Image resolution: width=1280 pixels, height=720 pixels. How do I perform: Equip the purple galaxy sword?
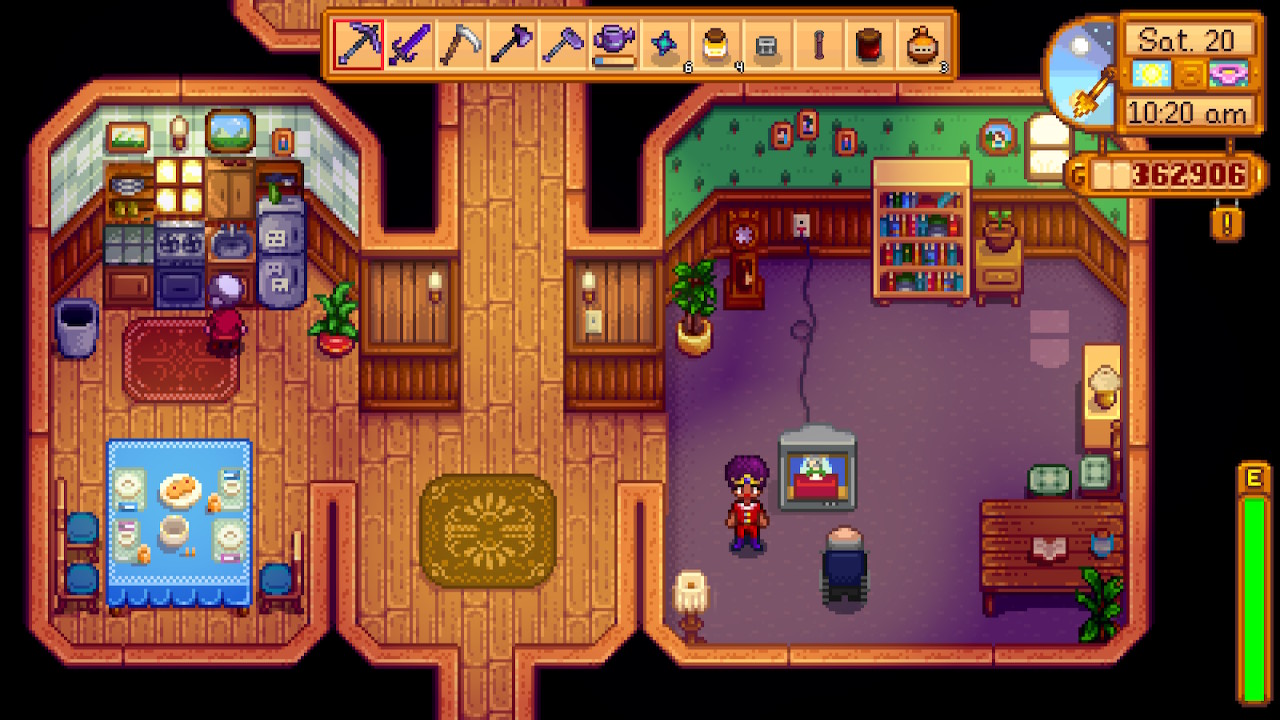410,45
